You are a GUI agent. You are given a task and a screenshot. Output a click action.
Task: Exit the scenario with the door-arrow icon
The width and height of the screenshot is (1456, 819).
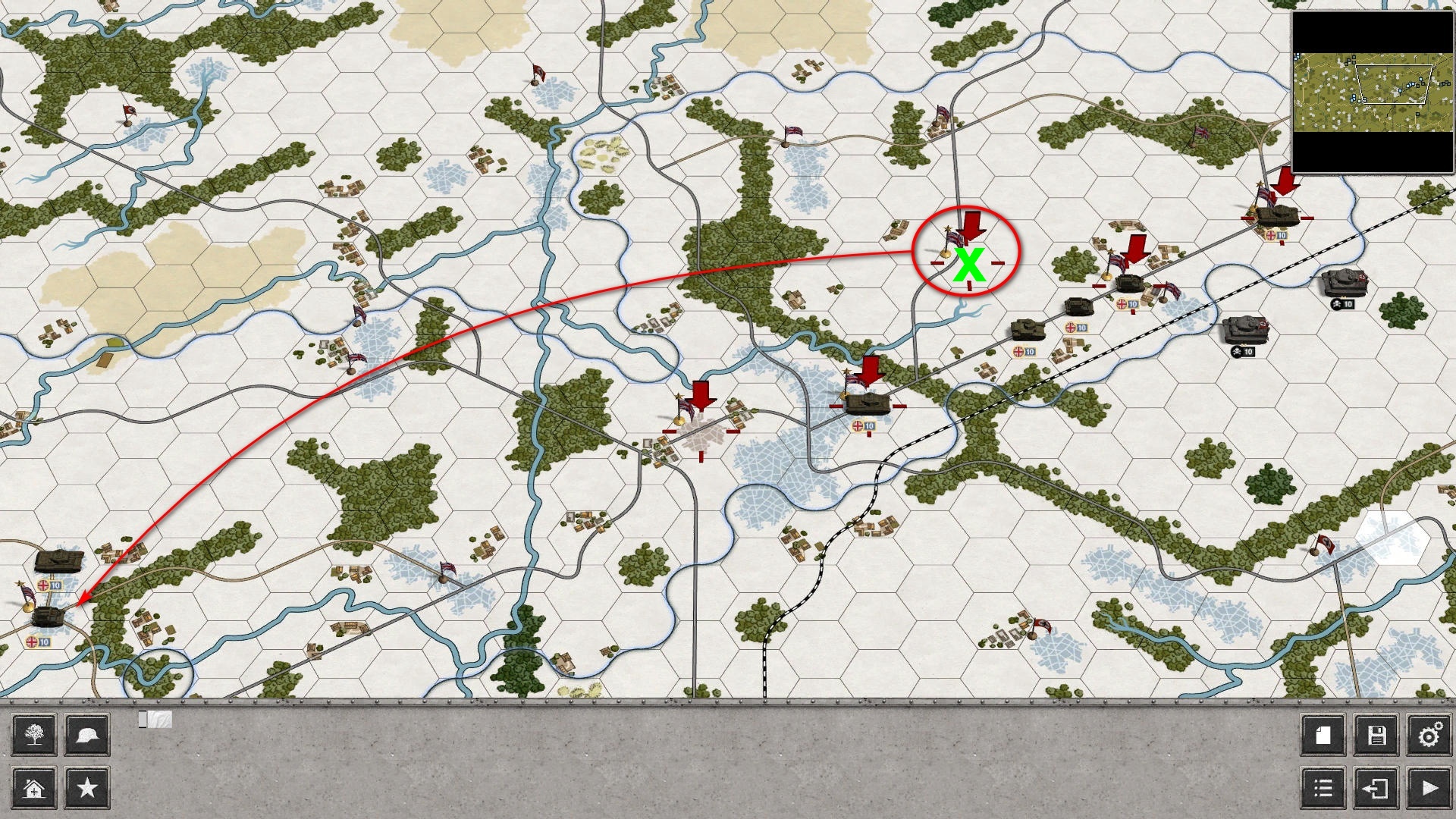1376,789
